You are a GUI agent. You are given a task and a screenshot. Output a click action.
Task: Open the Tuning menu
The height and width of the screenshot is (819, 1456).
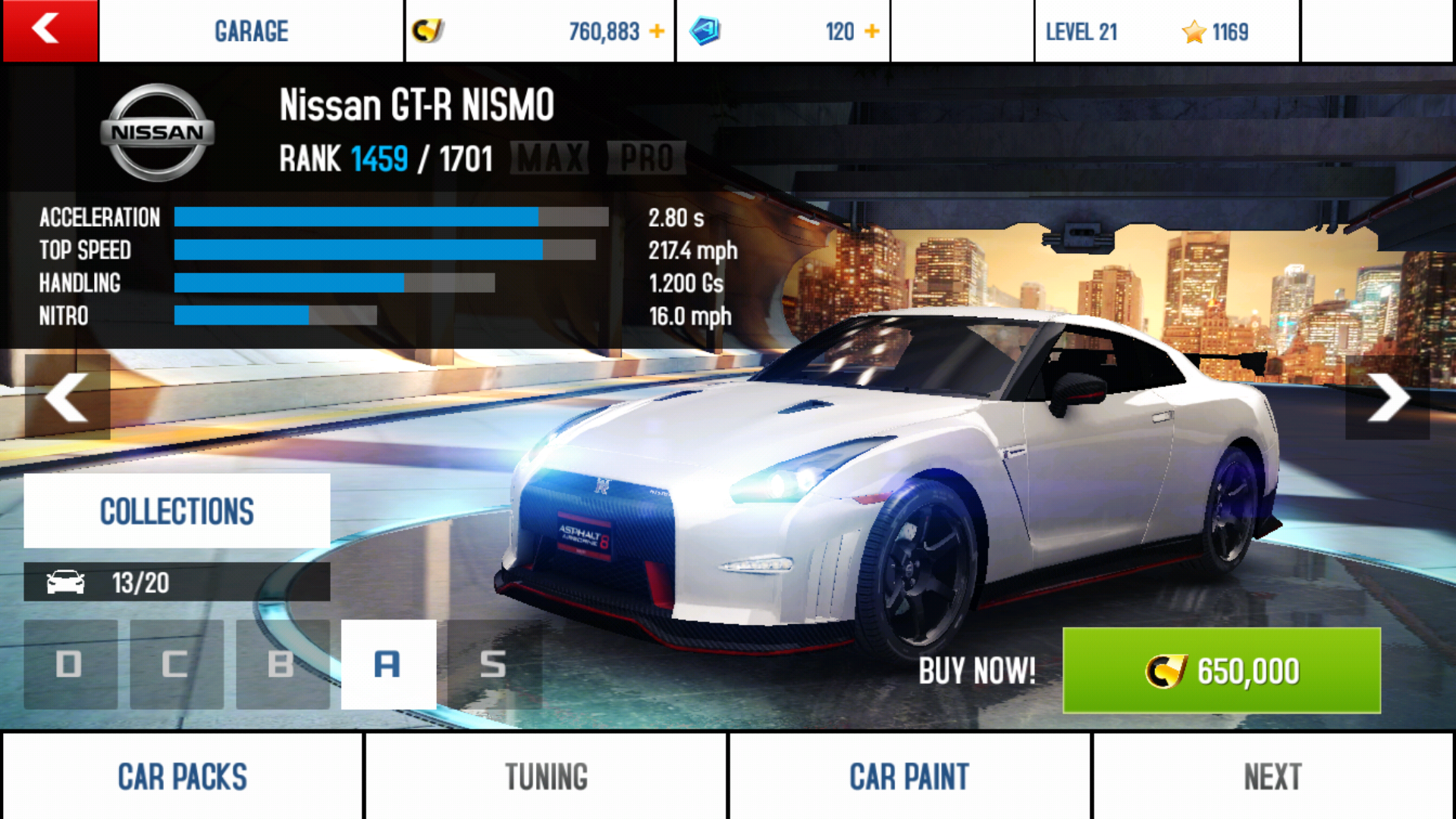click(x=546, y=777)
